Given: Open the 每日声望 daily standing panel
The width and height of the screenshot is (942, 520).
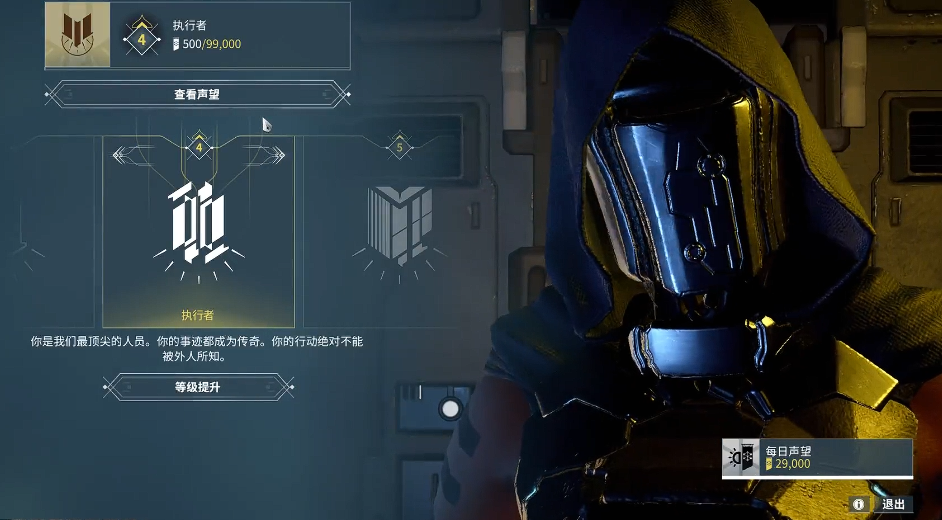Looking at the screenshot, I should [816, 458].
